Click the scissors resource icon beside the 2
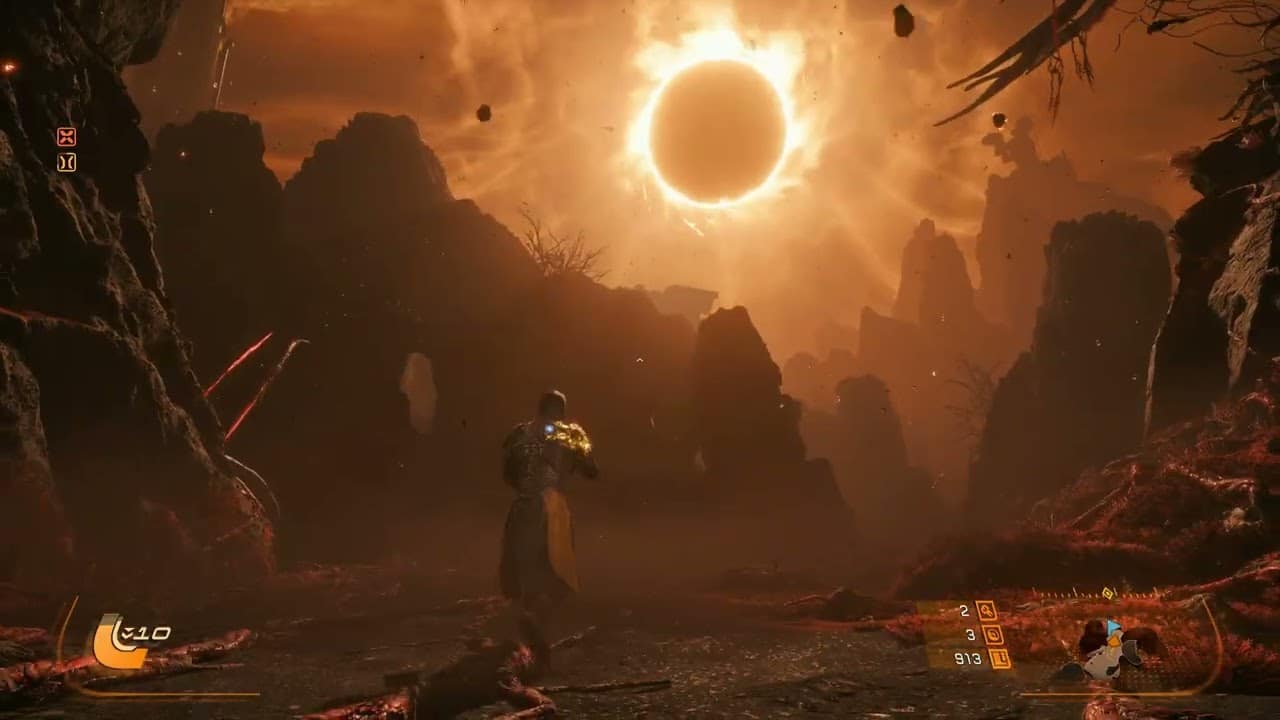The width and height of the screenshot is (1280, 720). [x=987, y=611]
